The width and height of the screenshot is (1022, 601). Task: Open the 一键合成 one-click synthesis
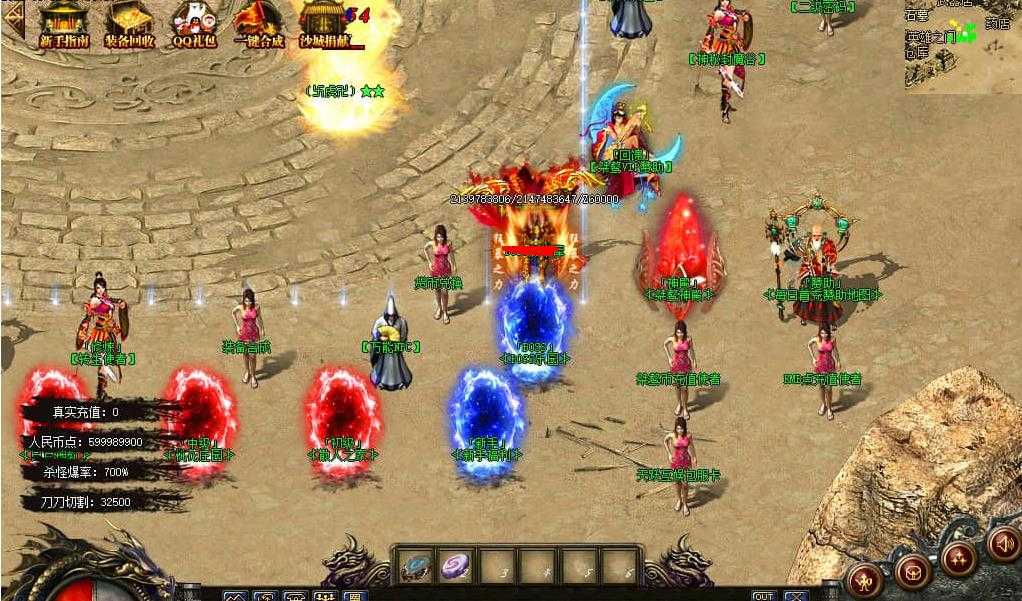pyautogui.click(x=260, y=24)
